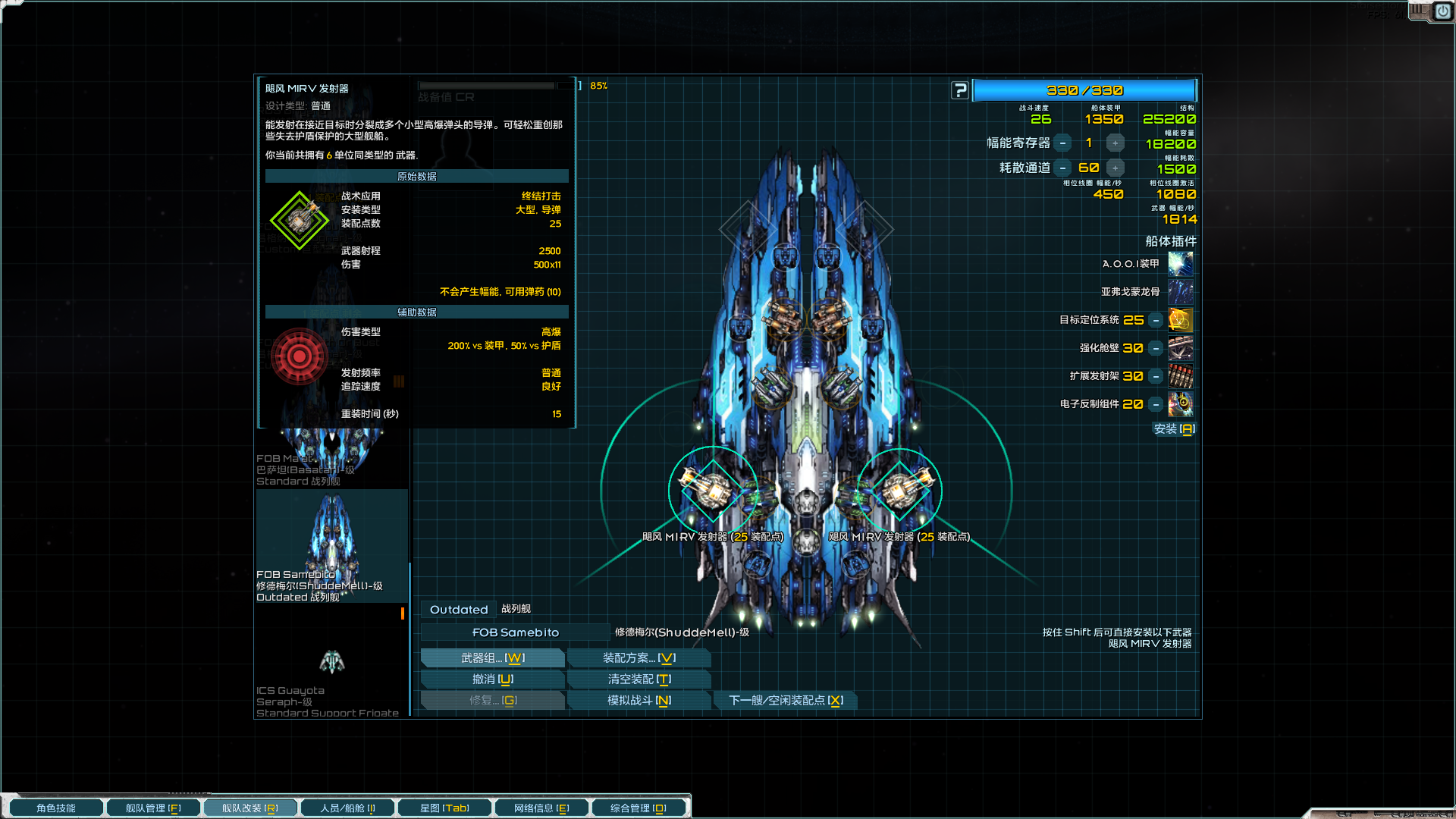Remove 强化舱壁 with its minus toggle
This screenshot has height=819, width=1456.
point(1155,348)
